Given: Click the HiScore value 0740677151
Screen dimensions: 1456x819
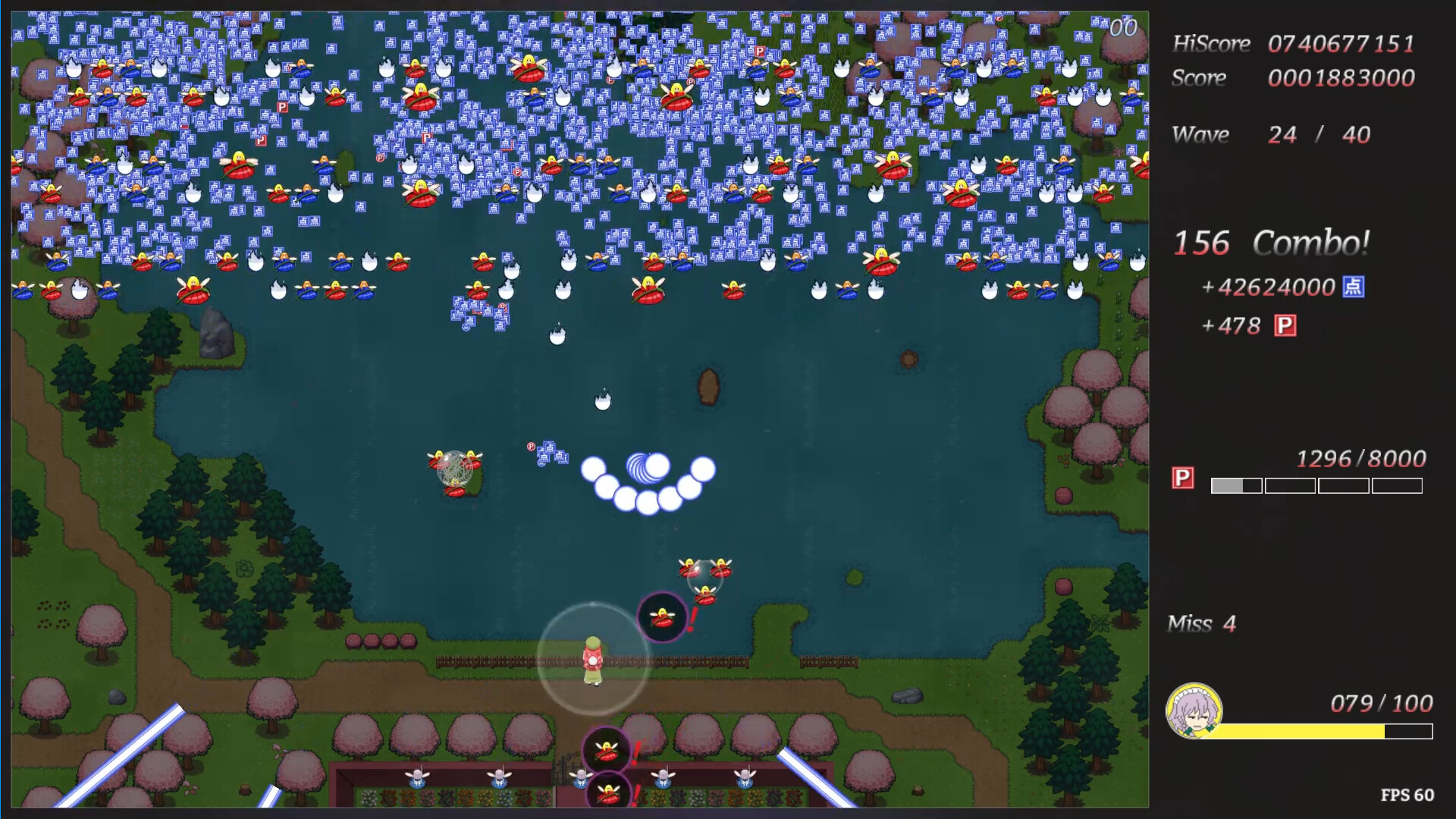Looking at the screenshot, I should pyautogui.click(x=1341, y=43).
